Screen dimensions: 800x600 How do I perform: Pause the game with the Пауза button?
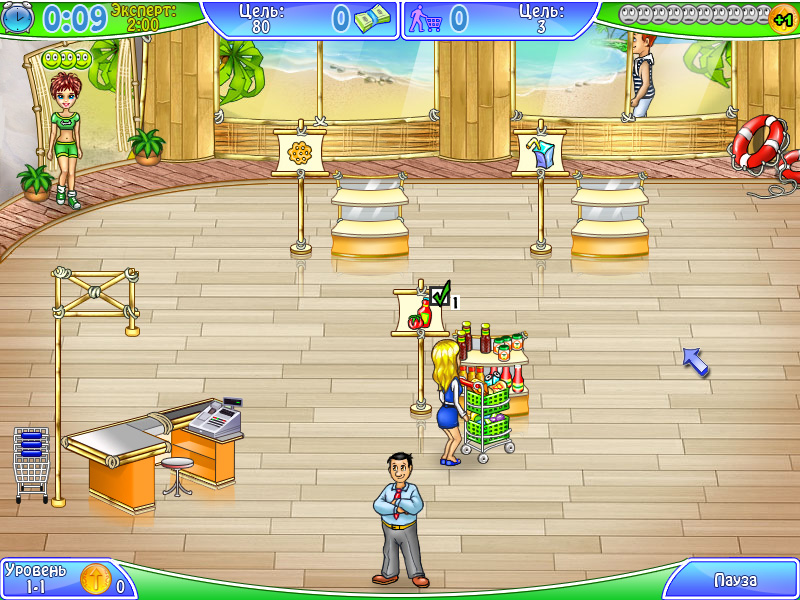(x=734, y=580)
